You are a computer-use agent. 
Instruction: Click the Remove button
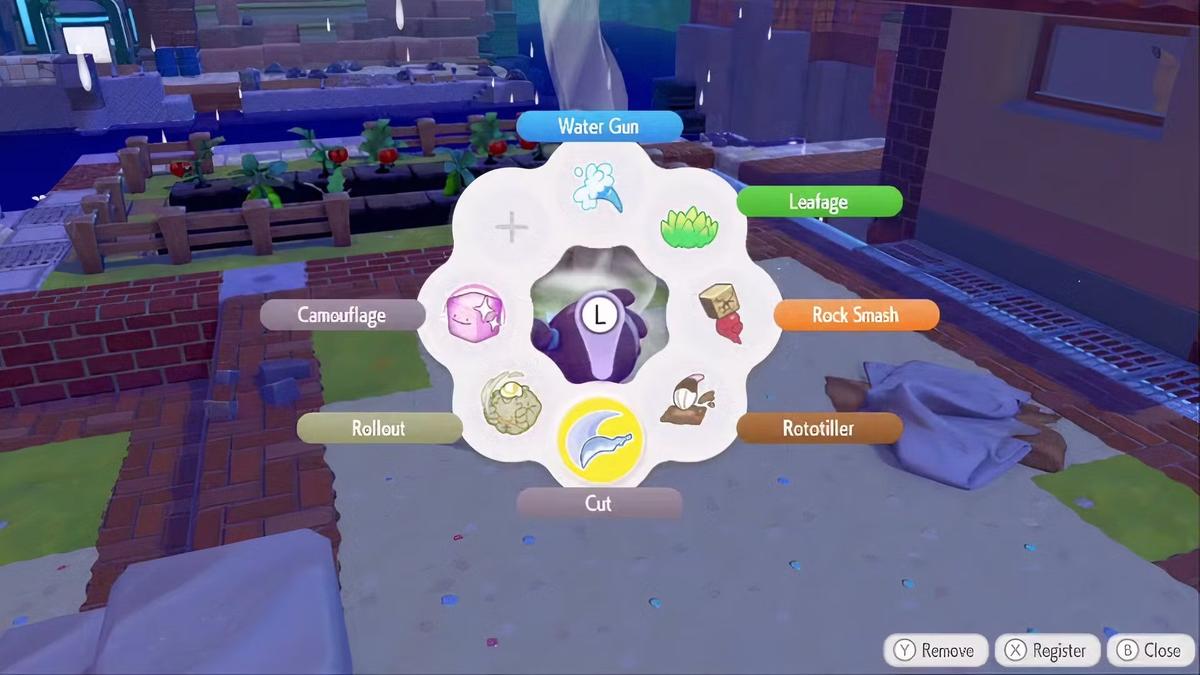click(x=935, y=650)
